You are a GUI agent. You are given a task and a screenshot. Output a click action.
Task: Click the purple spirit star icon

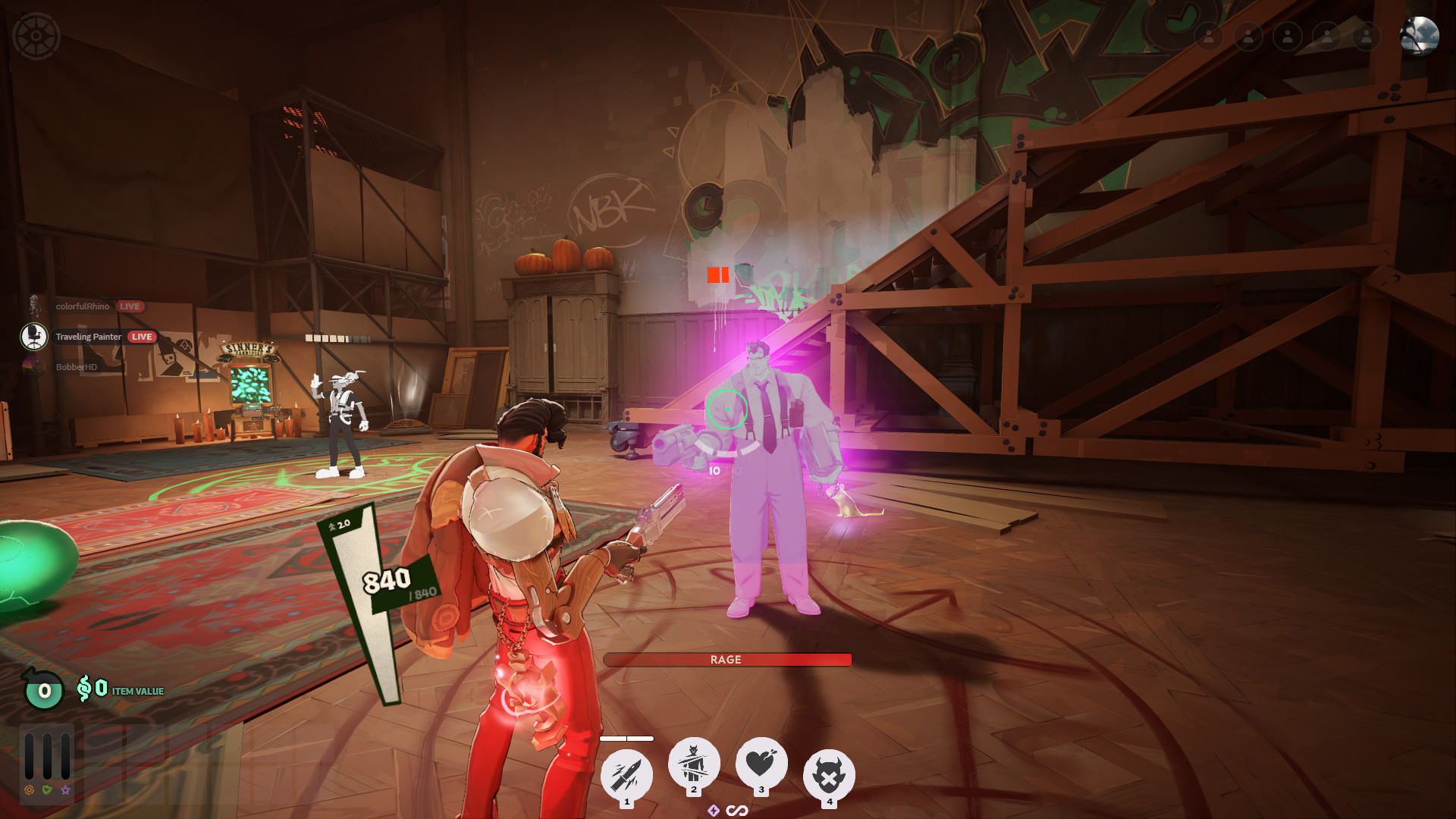(66, 790)
